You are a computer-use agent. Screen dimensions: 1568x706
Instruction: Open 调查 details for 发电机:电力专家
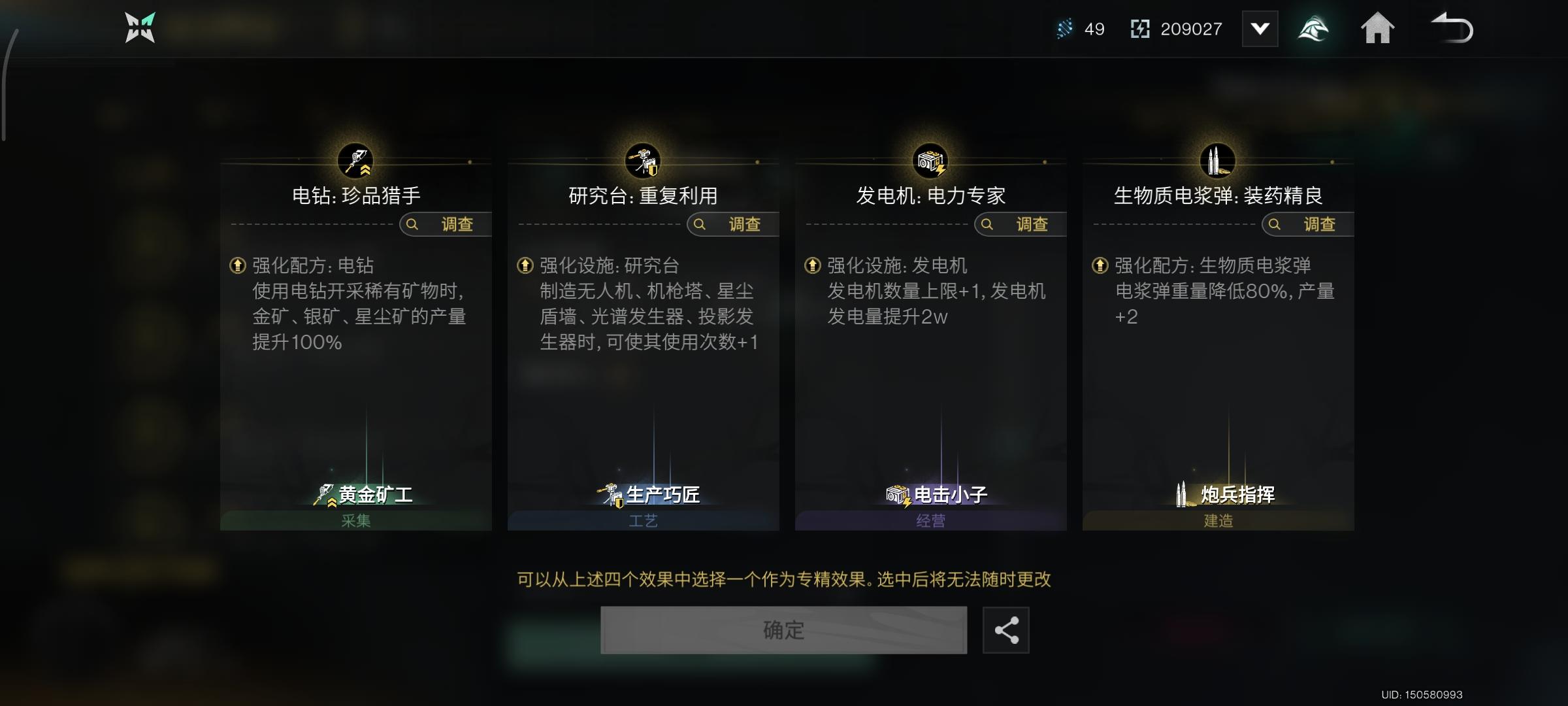1021,224
